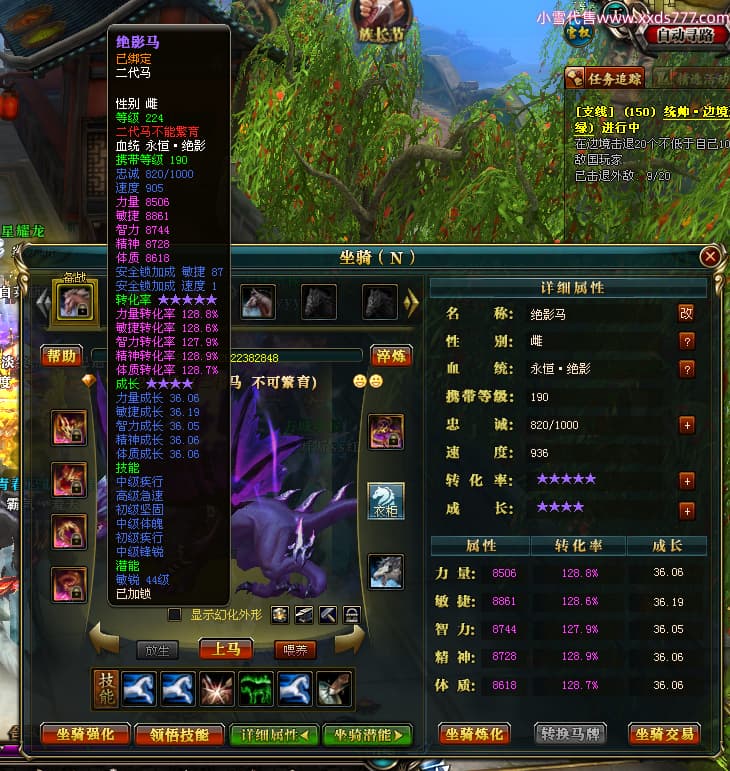Screen dimensions: 730x771
Task: Switch to the 任务追踪 quest tracking tab
Action: click(x=607, y=78)
